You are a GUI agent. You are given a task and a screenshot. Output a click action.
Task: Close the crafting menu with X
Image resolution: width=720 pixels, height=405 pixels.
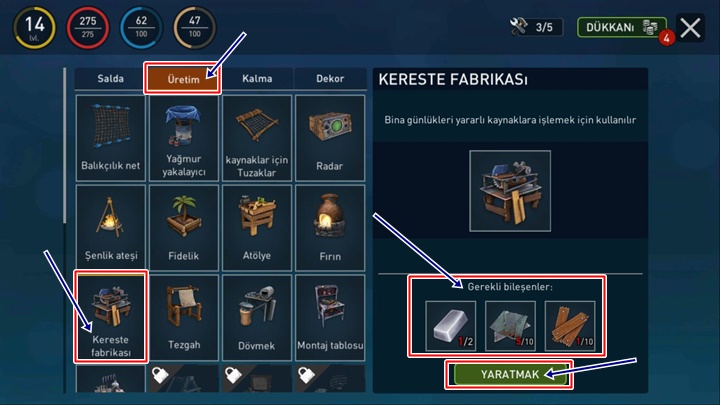[691, 27]
